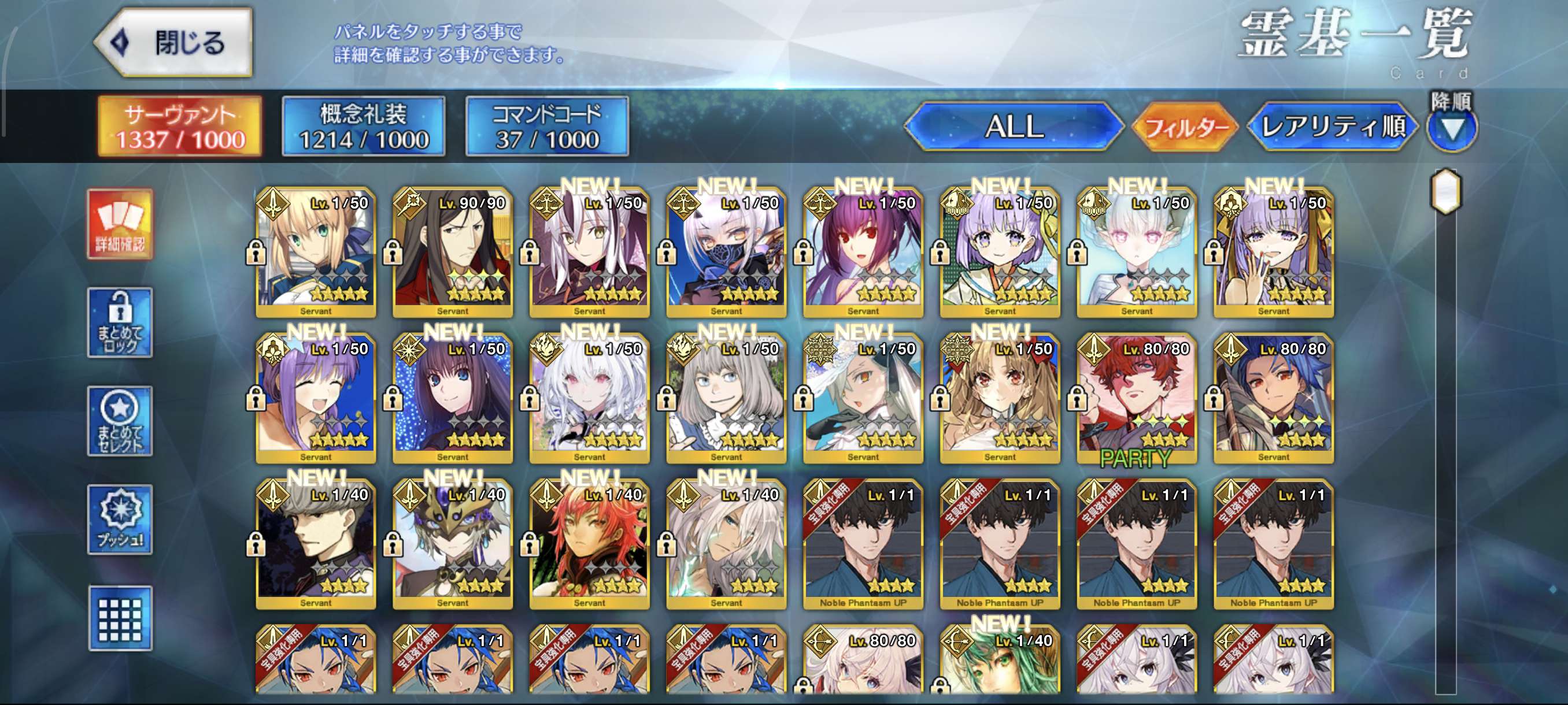Change sort order via レアリティ順

coord(1332,127)
